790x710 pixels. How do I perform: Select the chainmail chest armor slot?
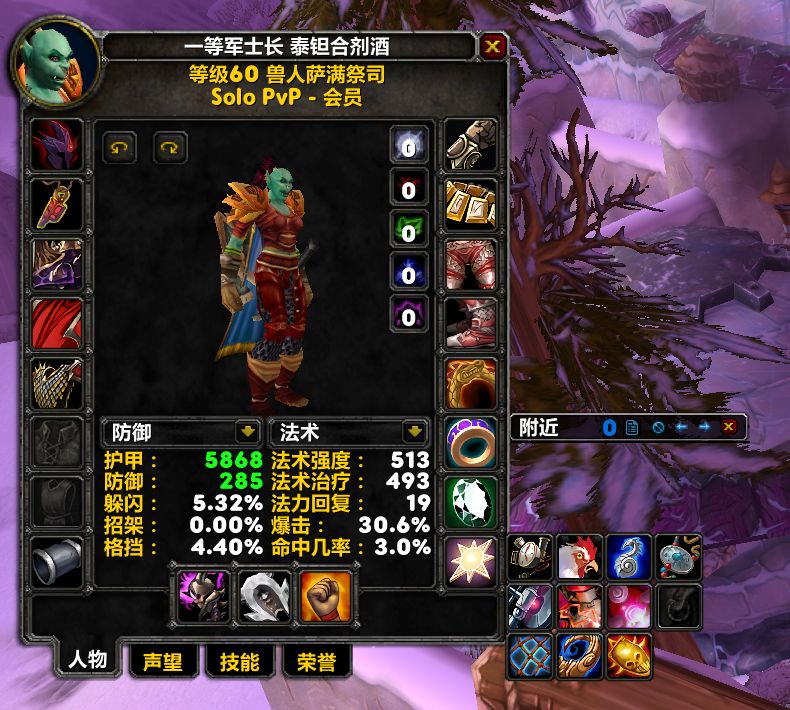click(55, 383)
